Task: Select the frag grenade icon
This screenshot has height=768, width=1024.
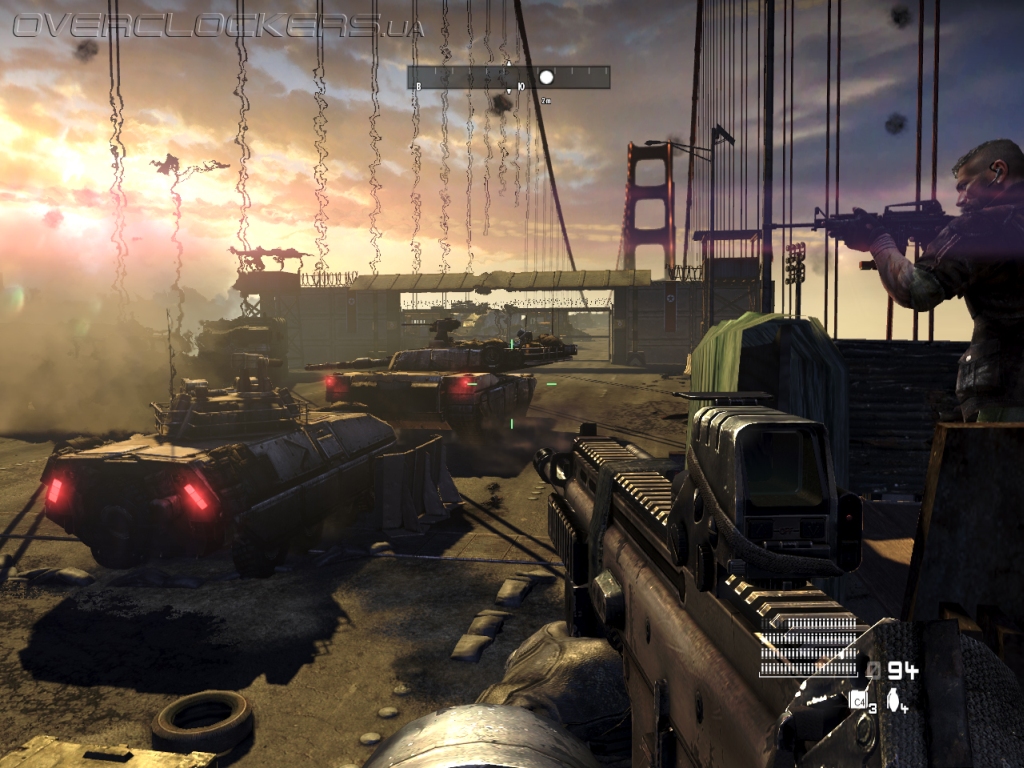Action: tap(891, 699)
